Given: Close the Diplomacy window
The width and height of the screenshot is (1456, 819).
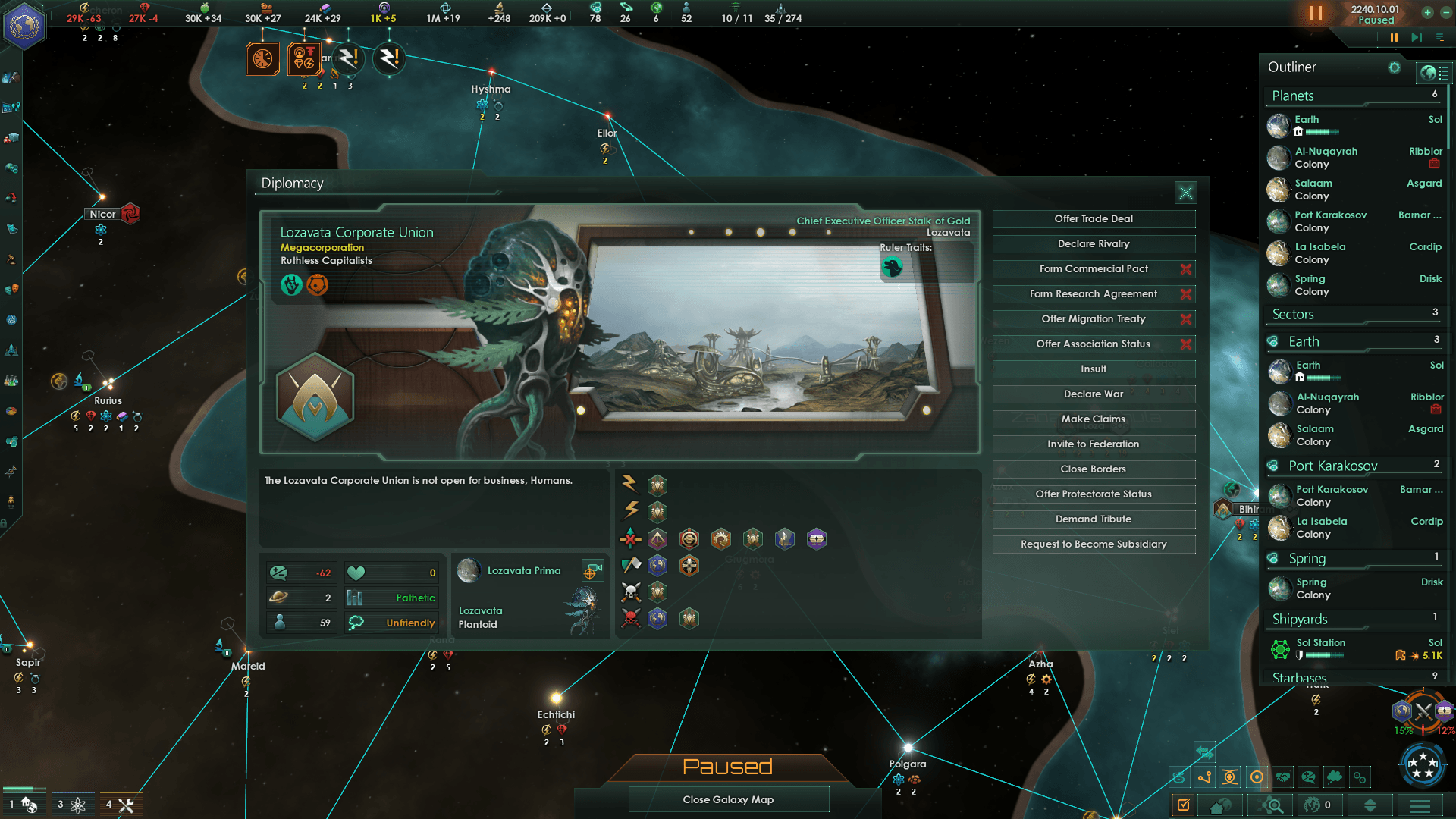Looking at the screenshot, I should (x=1186, y=193).
